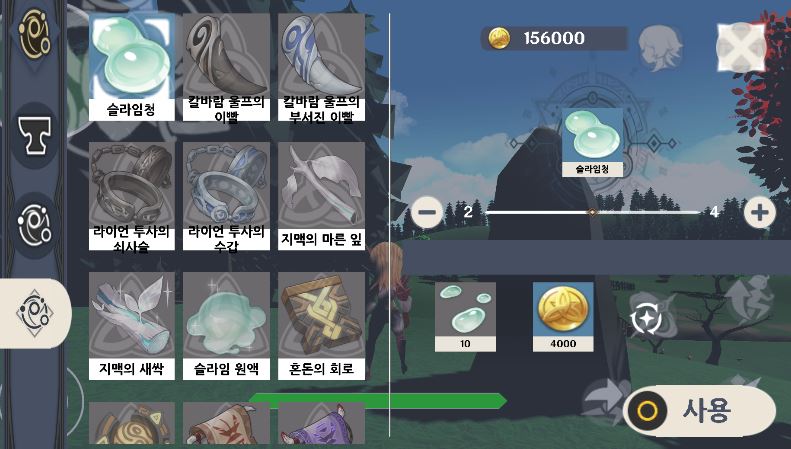
Task: Confirm crafting with the 사용 button
Action: [699, 410]
